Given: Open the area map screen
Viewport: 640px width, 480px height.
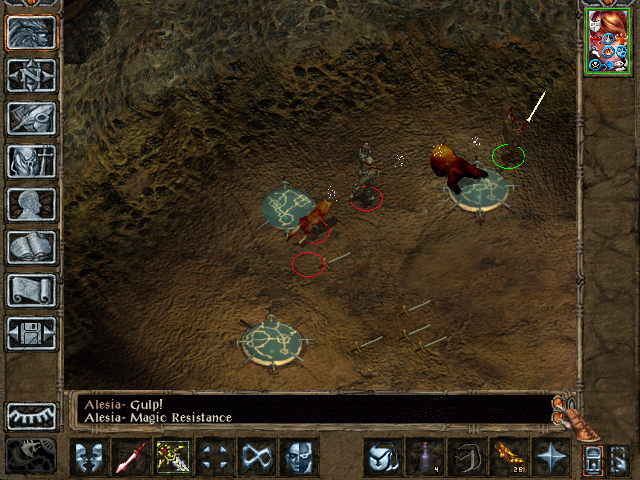Looking at the screenshot, I should pos(32,76).
